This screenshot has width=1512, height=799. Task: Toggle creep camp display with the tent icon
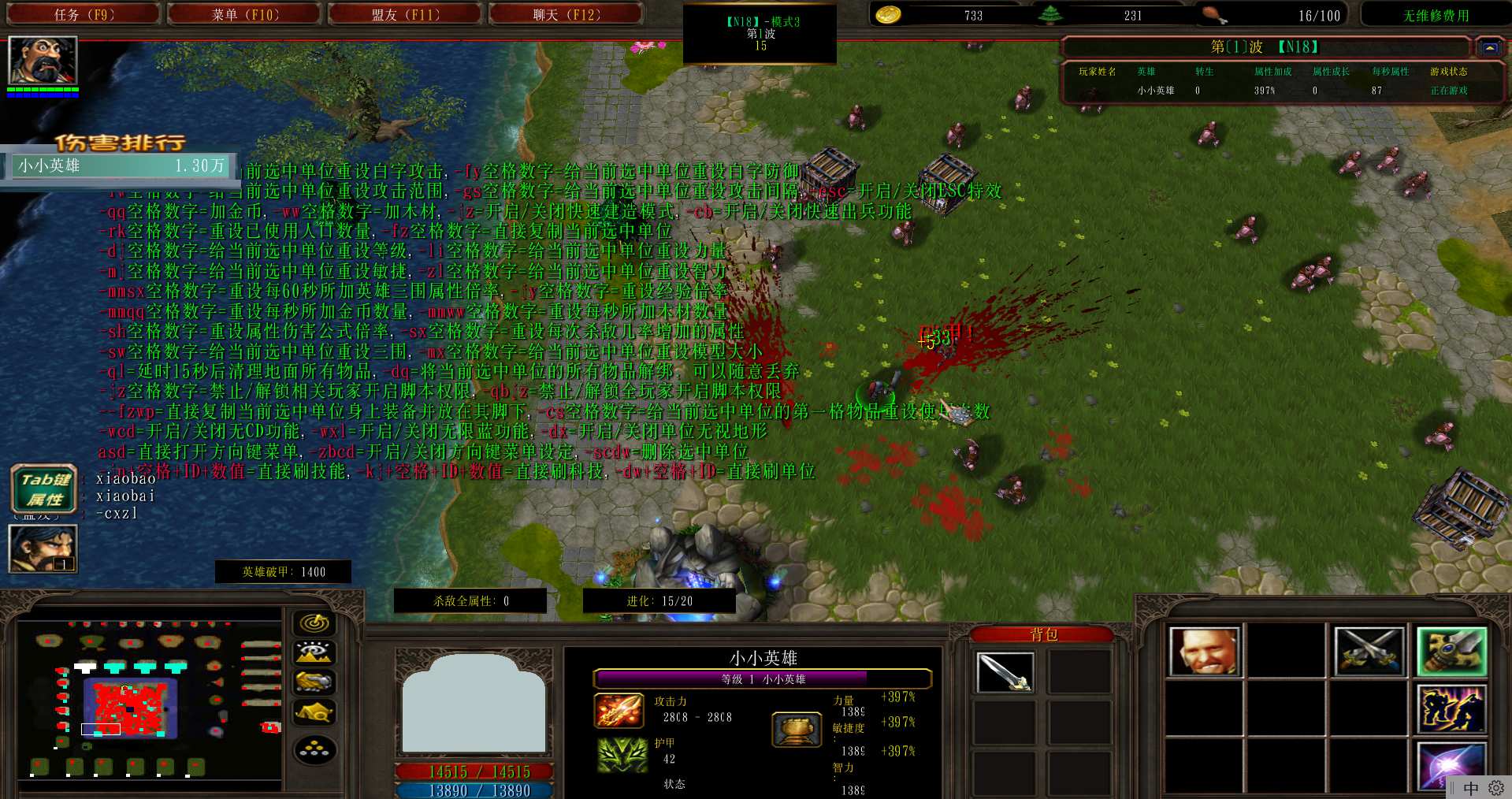(314, 712)
